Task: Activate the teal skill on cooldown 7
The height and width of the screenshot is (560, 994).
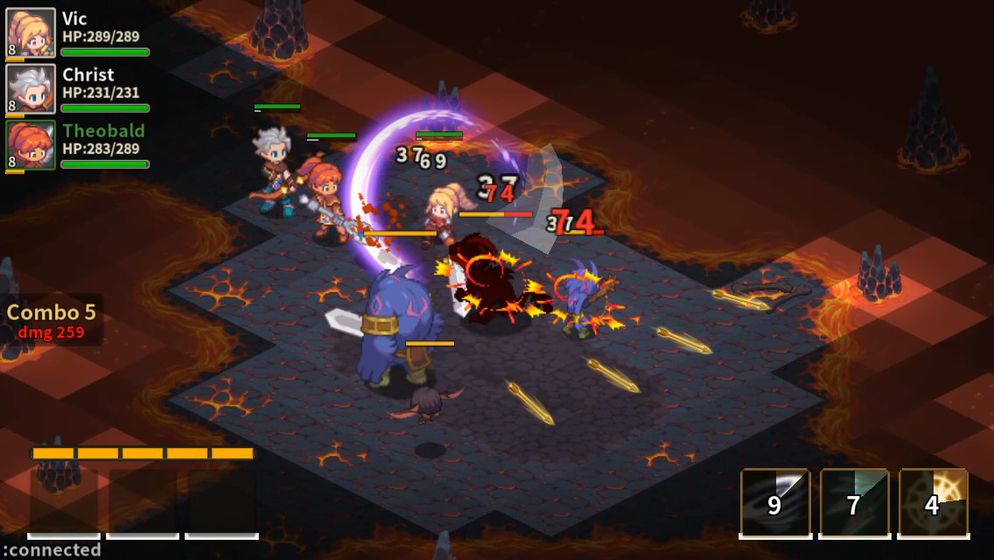Action: click(x=853, y=502)
